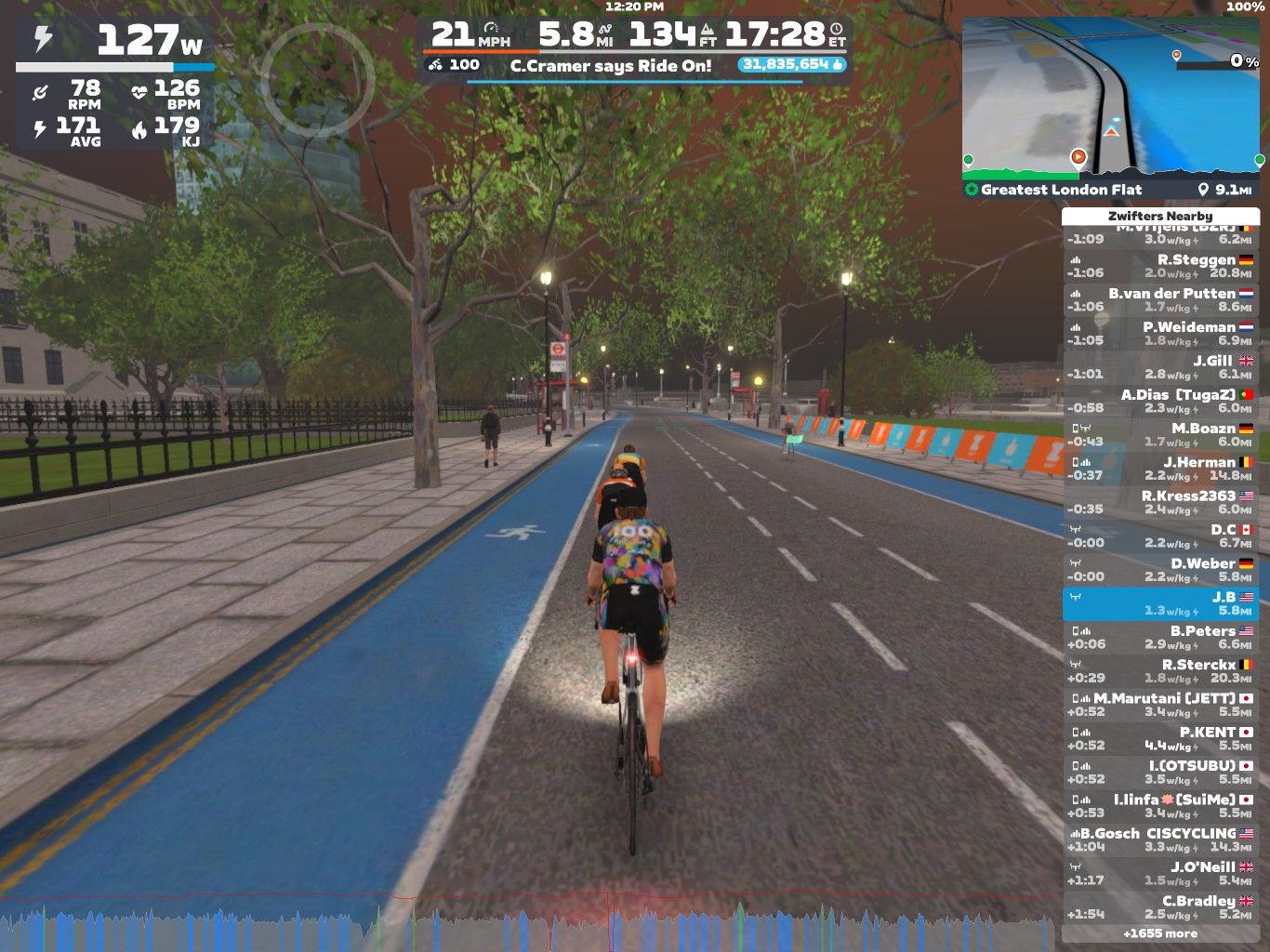Viewport: 1270px width, 952px height.
Task: Choose B.van der Putten rider row
Action: [x=1160, y=300]
